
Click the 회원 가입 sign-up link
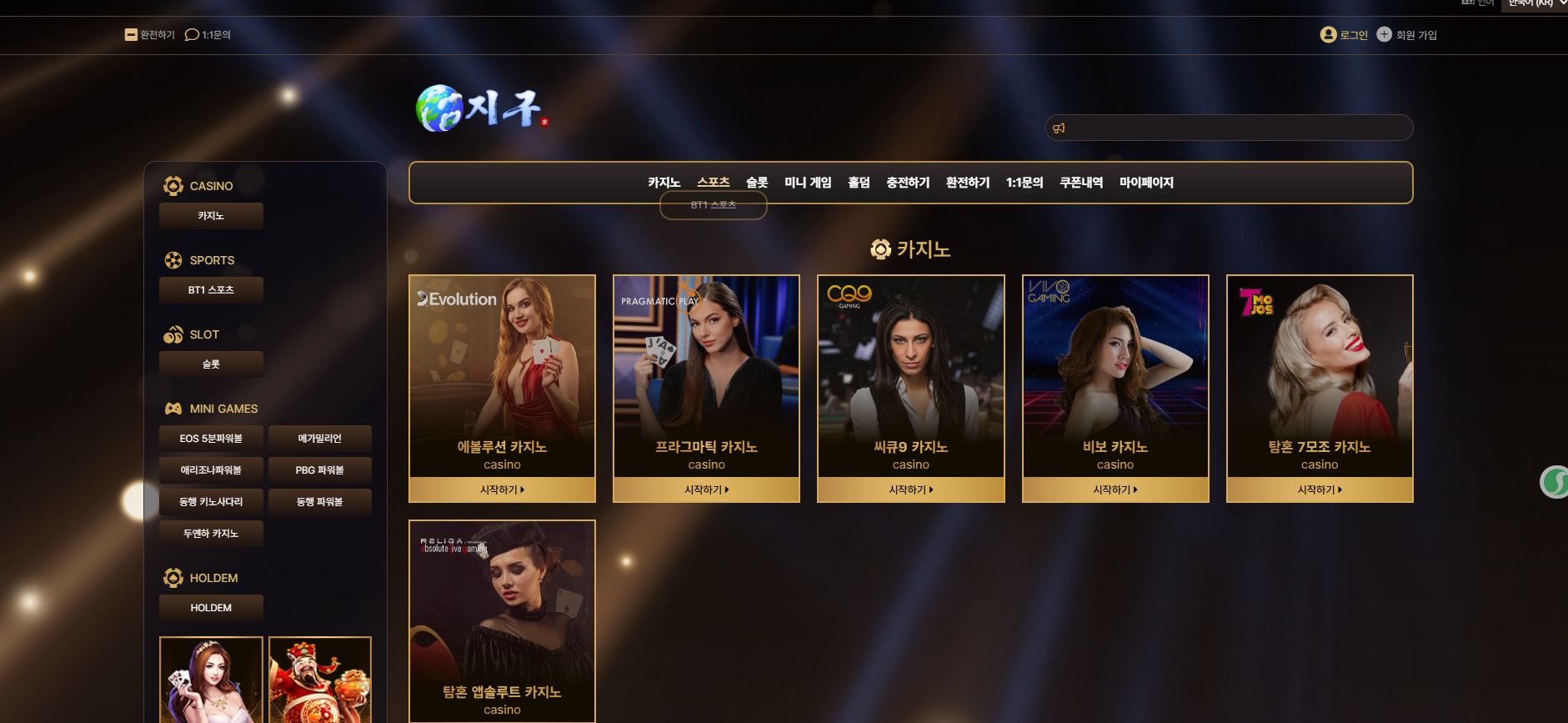(x=1407, y=35)
